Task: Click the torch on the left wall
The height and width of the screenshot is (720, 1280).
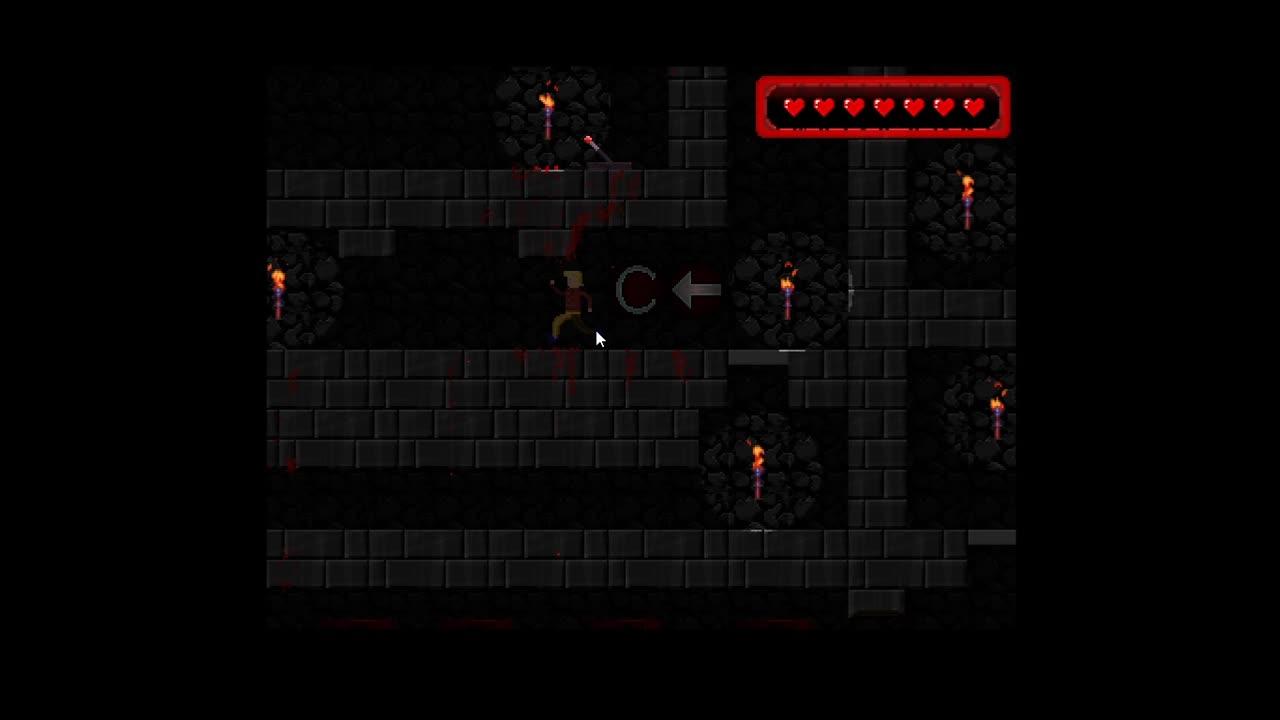Action: click(277, 290)
